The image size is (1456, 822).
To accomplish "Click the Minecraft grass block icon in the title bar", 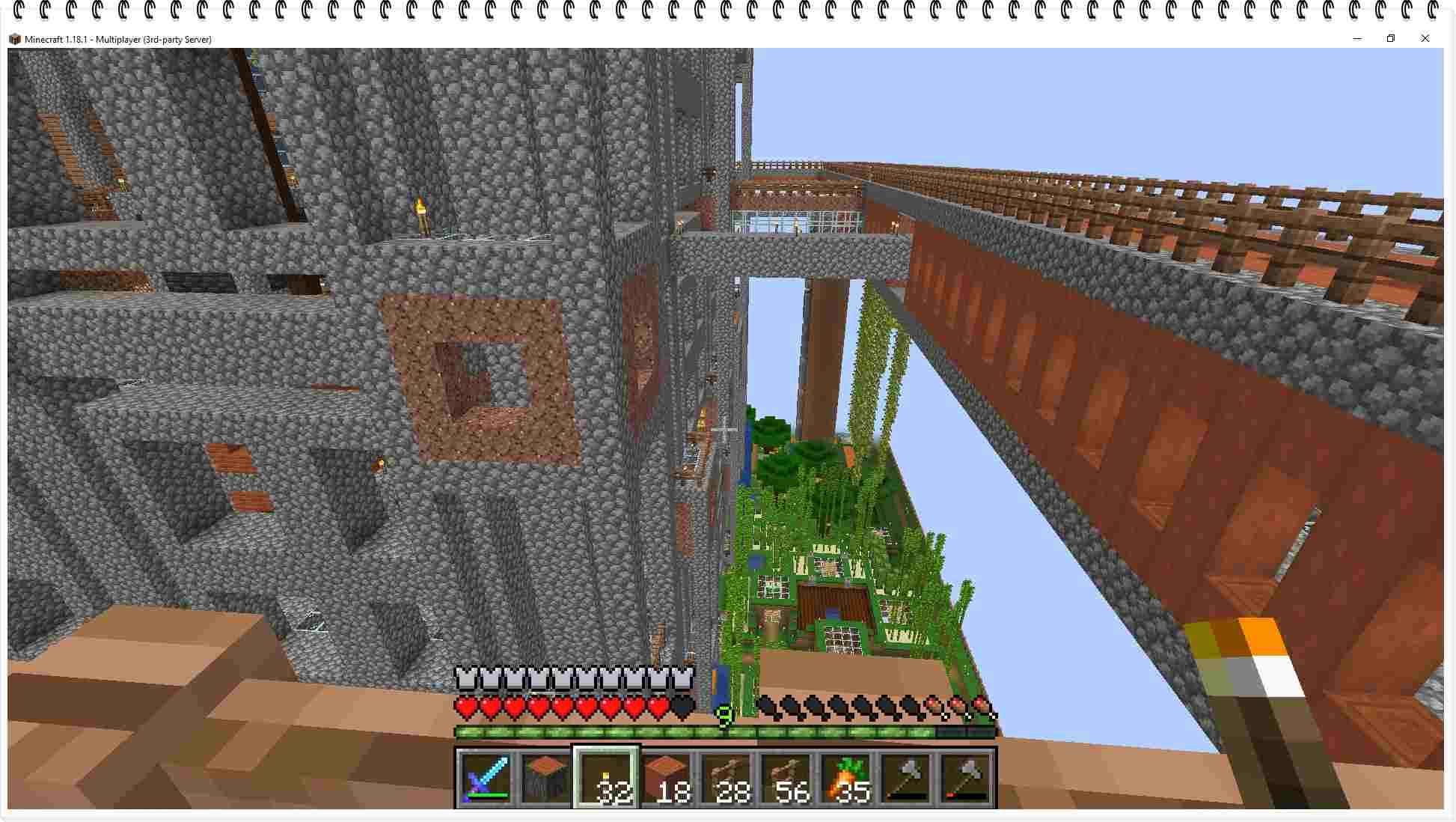I will pos(15,39).
